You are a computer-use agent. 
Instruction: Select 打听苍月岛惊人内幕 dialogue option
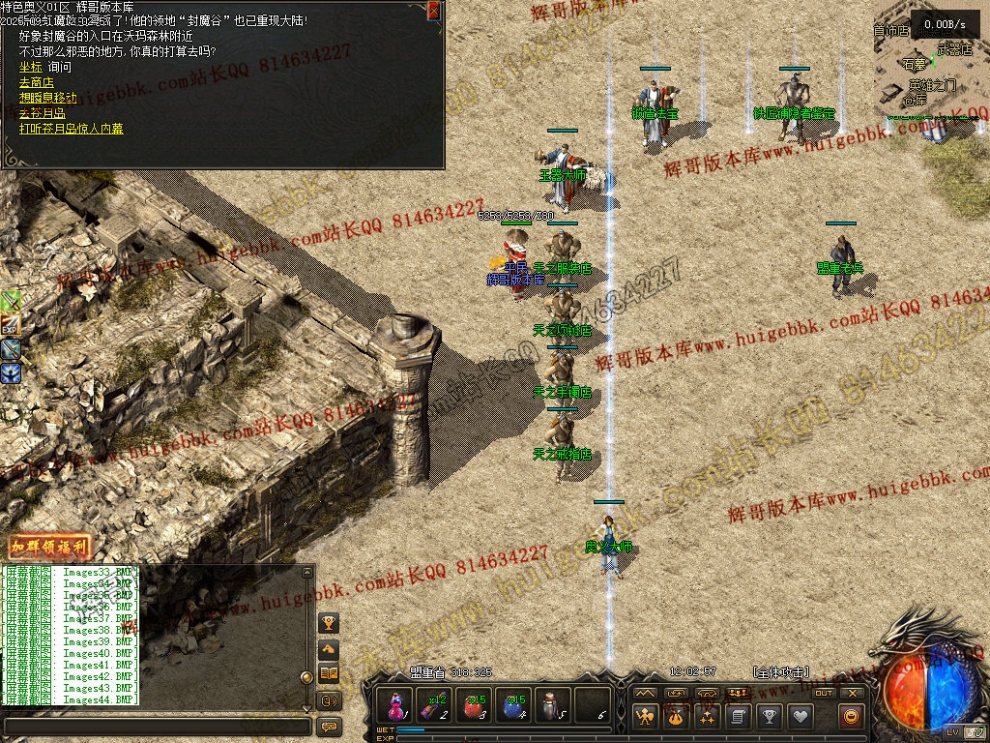coord(71,129)
